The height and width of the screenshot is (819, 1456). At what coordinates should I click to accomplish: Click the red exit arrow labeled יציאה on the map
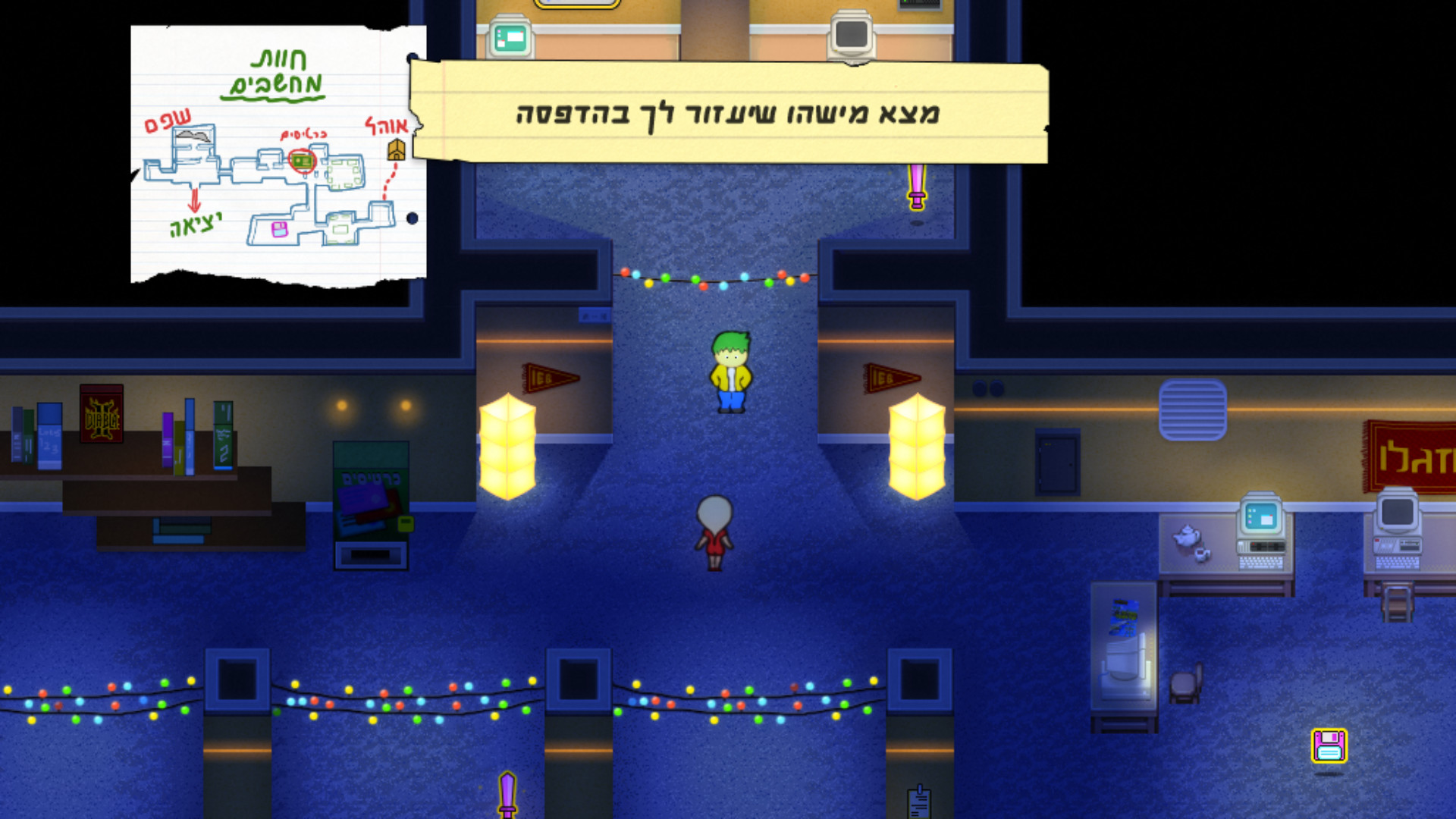coord(195,201)
